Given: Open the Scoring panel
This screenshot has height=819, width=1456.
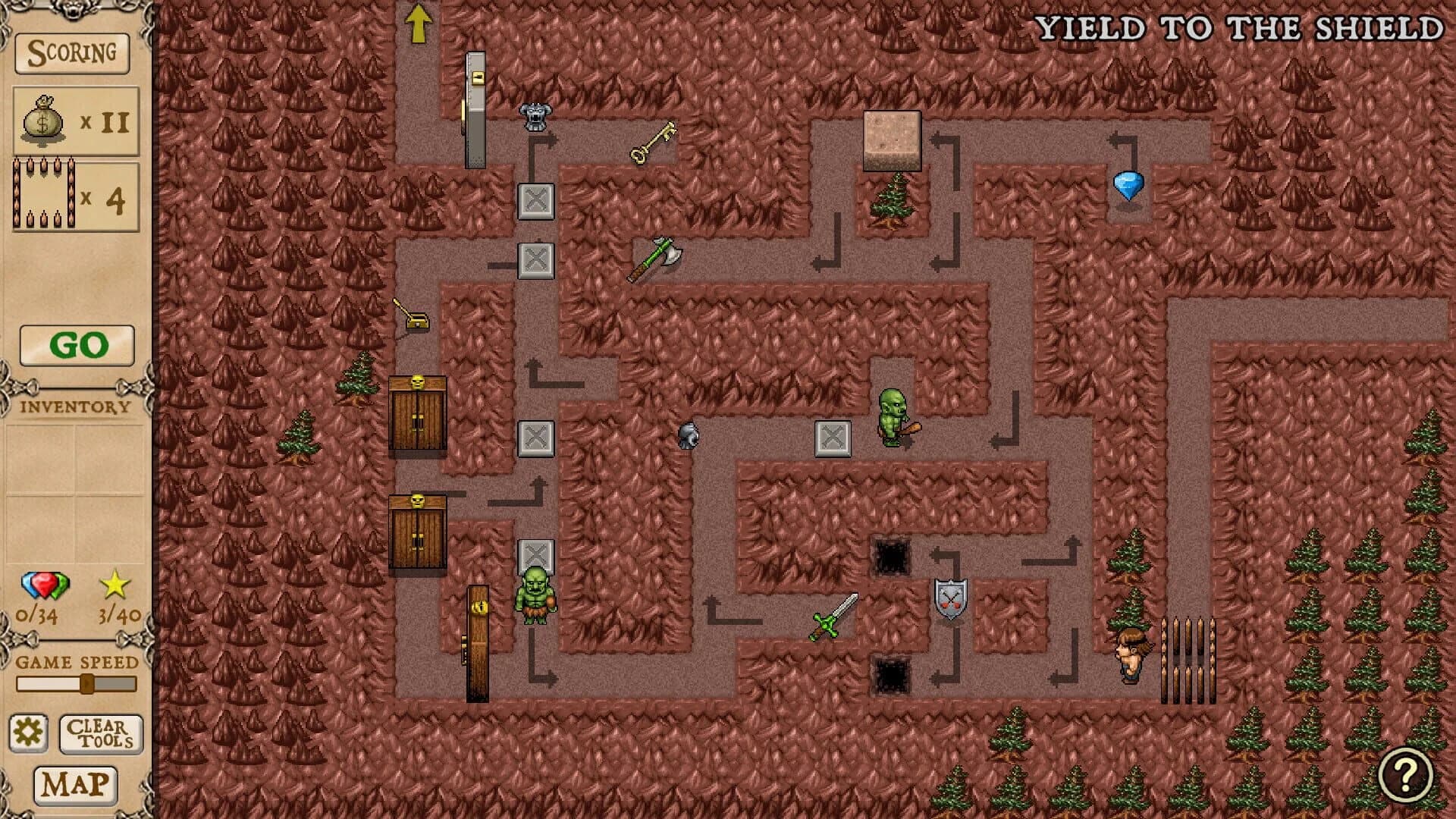Looking at the screenshot, I should click(73, 53).
